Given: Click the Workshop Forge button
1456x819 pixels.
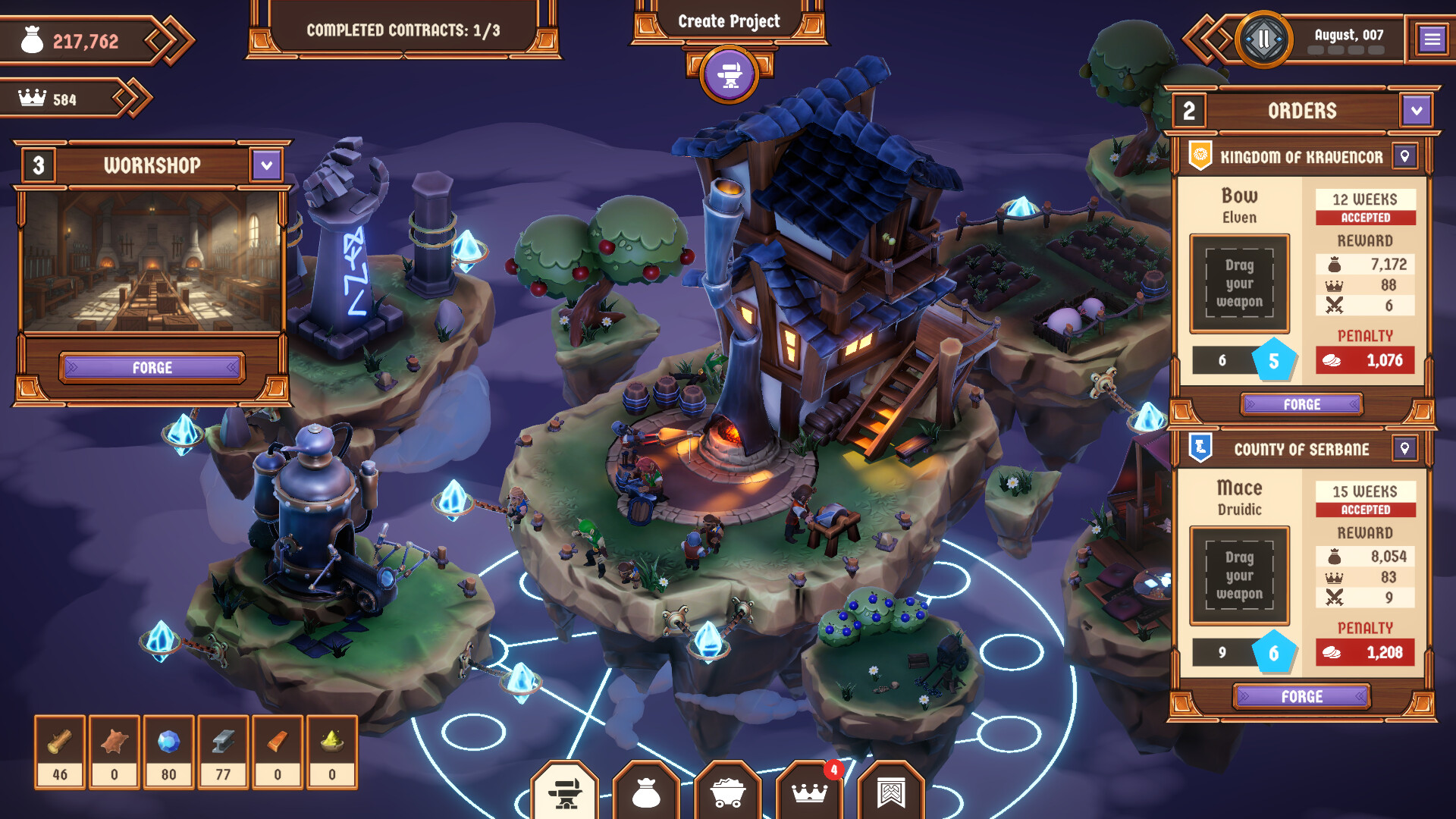Looking at the screenshot, I should point(152,368).
